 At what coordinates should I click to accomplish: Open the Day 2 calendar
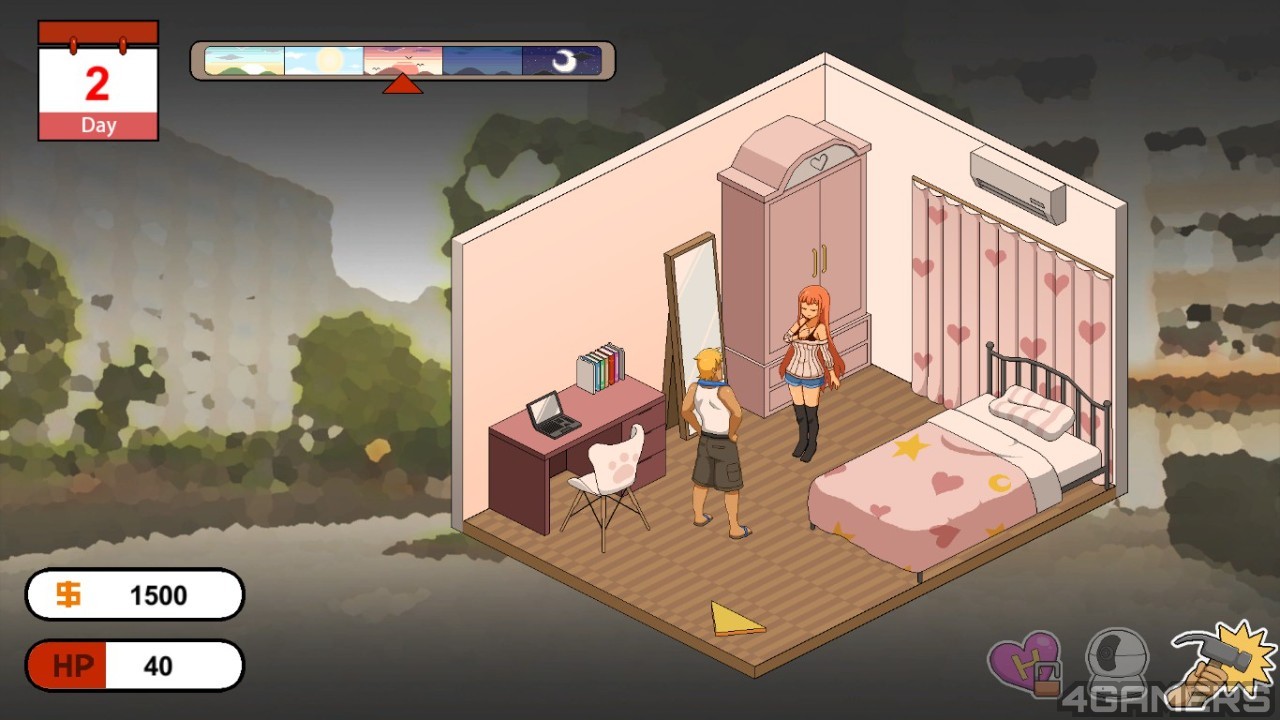(x=98, y=82)
